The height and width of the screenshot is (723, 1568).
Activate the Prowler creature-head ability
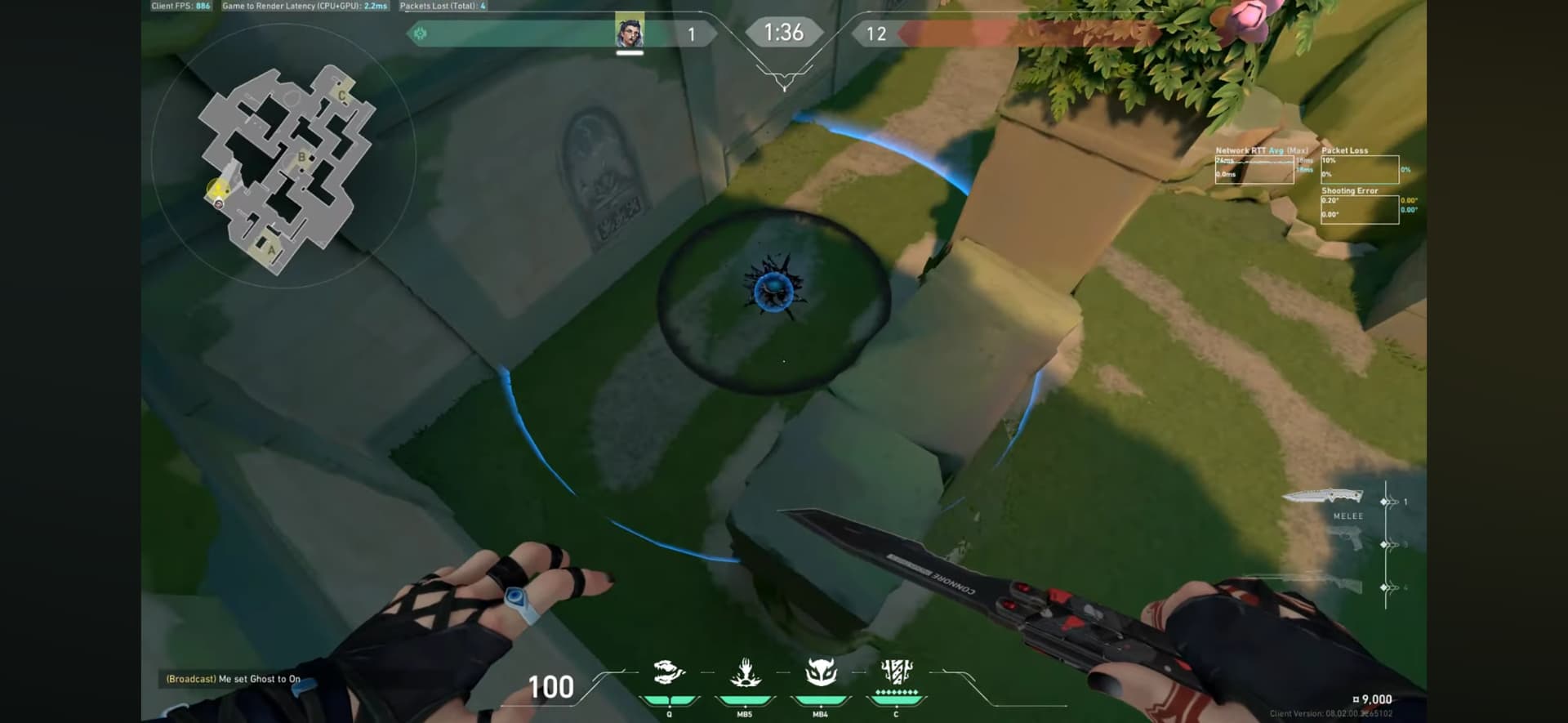click(669, 674)
